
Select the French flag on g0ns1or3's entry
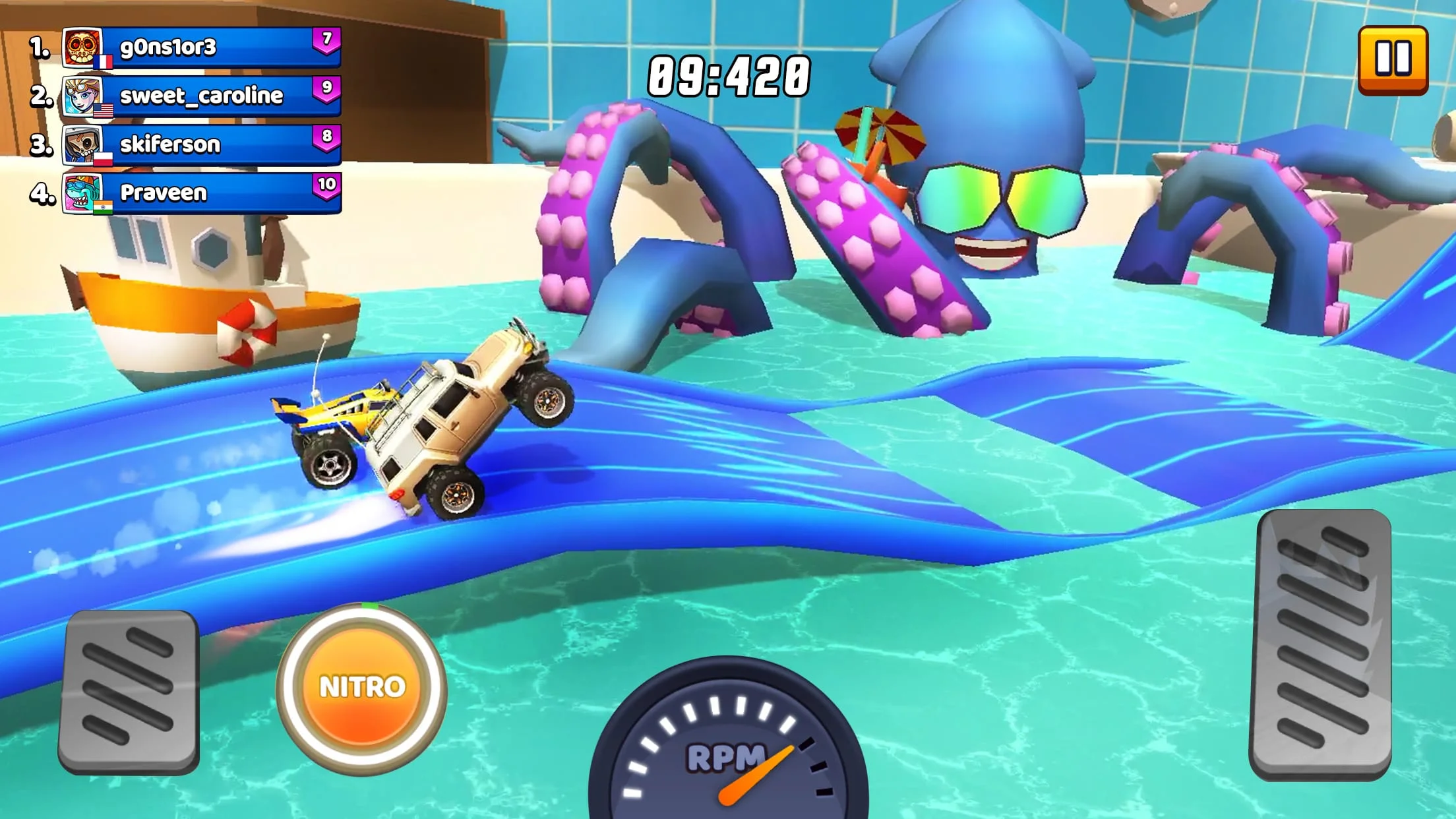(103, 61)
